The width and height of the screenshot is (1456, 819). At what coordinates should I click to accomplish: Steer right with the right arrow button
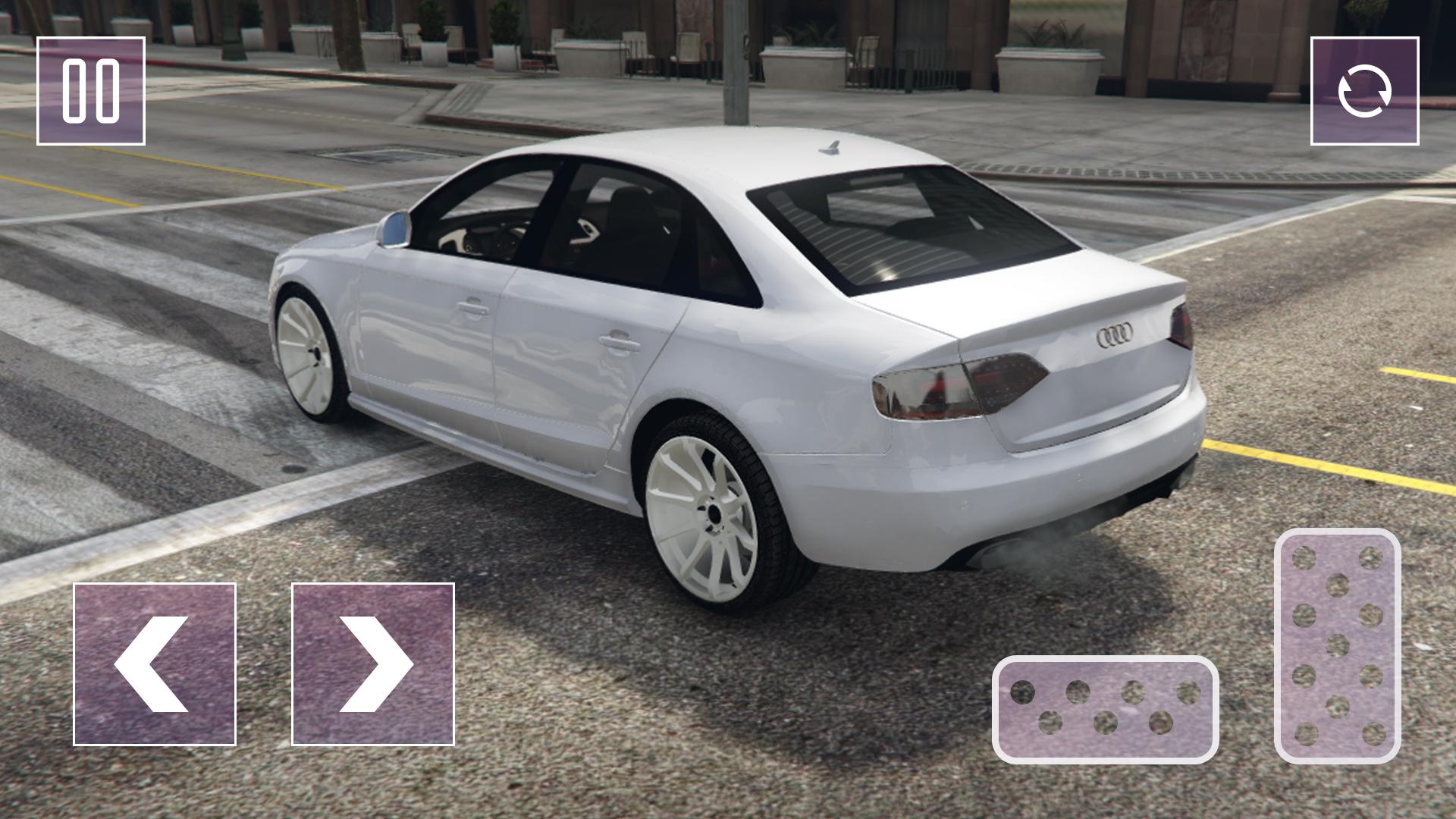pyautogui.click(x=373, y=664)
